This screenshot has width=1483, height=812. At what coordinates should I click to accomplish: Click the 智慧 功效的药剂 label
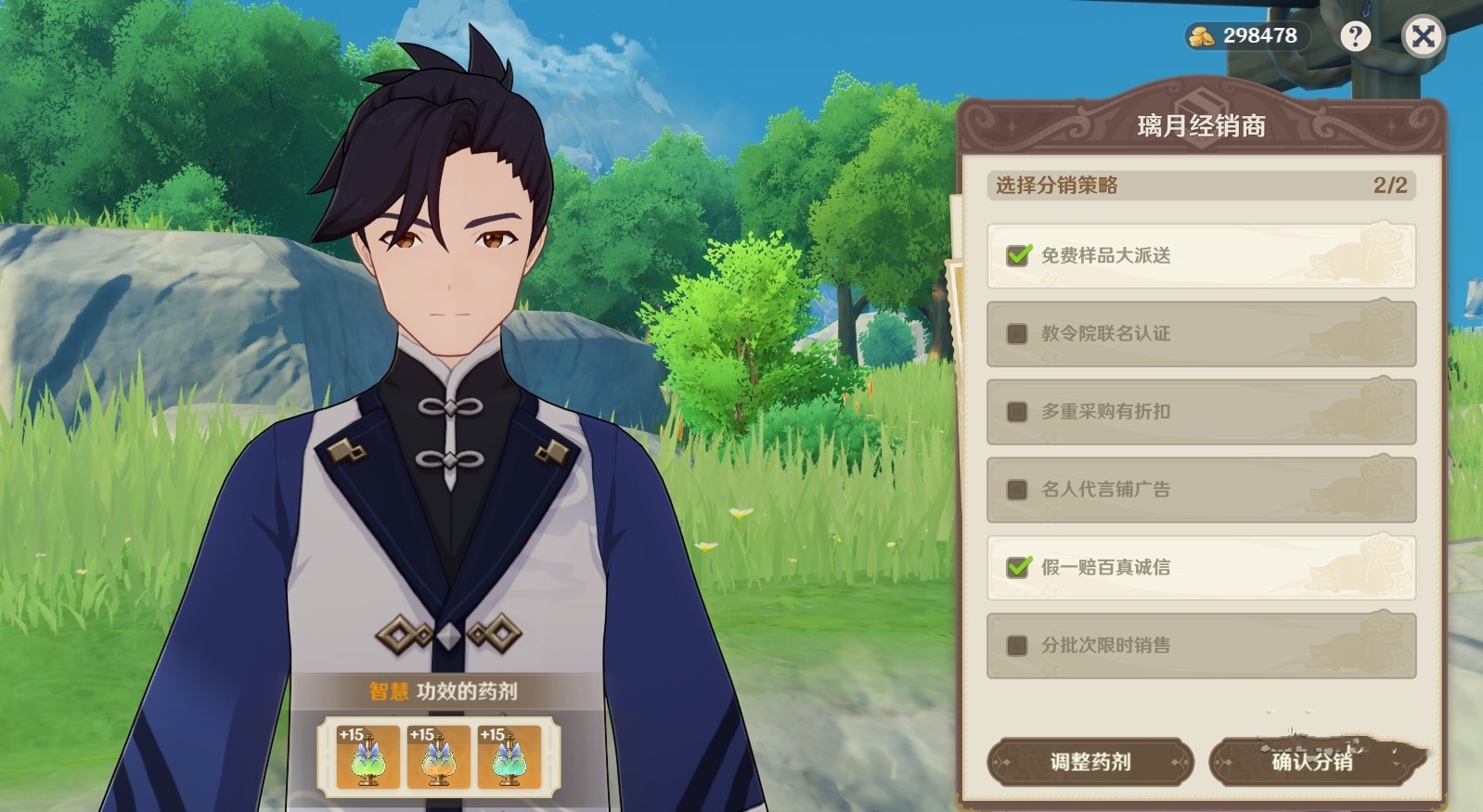[x=441, y=690]
